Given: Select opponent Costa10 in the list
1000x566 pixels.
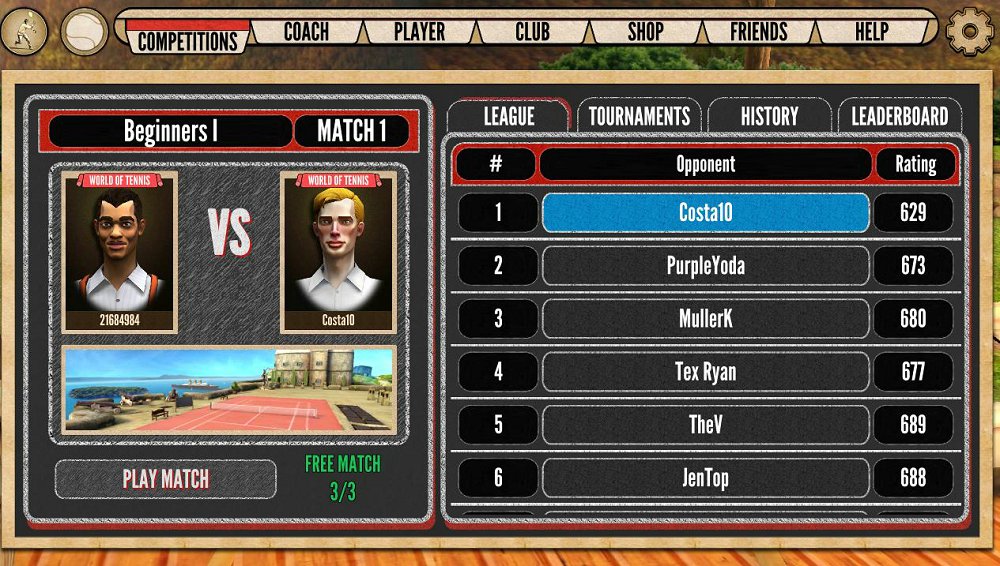Looking at the screenshot, I should click(x=705, y=213).
